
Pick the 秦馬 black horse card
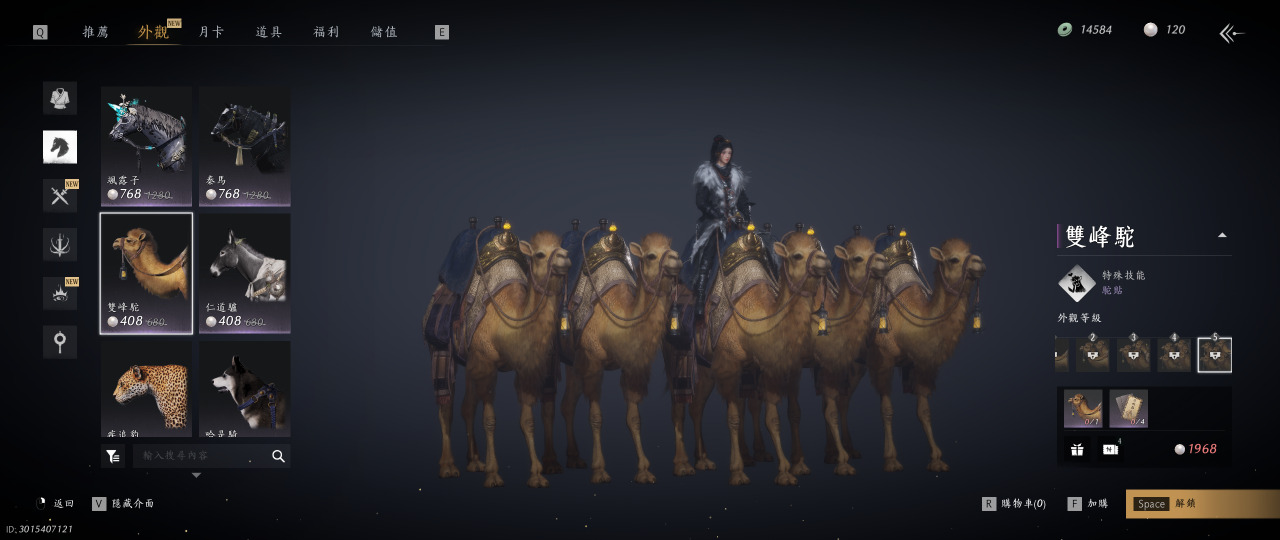244,146
